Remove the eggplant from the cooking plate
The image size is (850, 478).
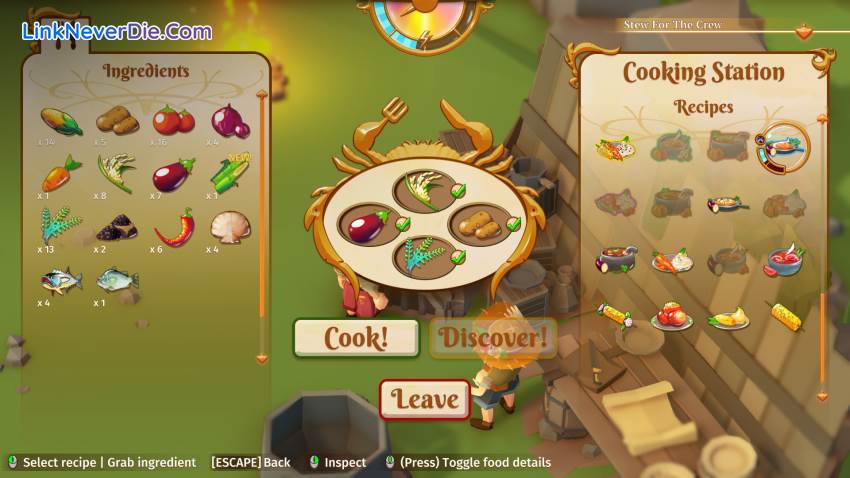click(x=366, y=223)
